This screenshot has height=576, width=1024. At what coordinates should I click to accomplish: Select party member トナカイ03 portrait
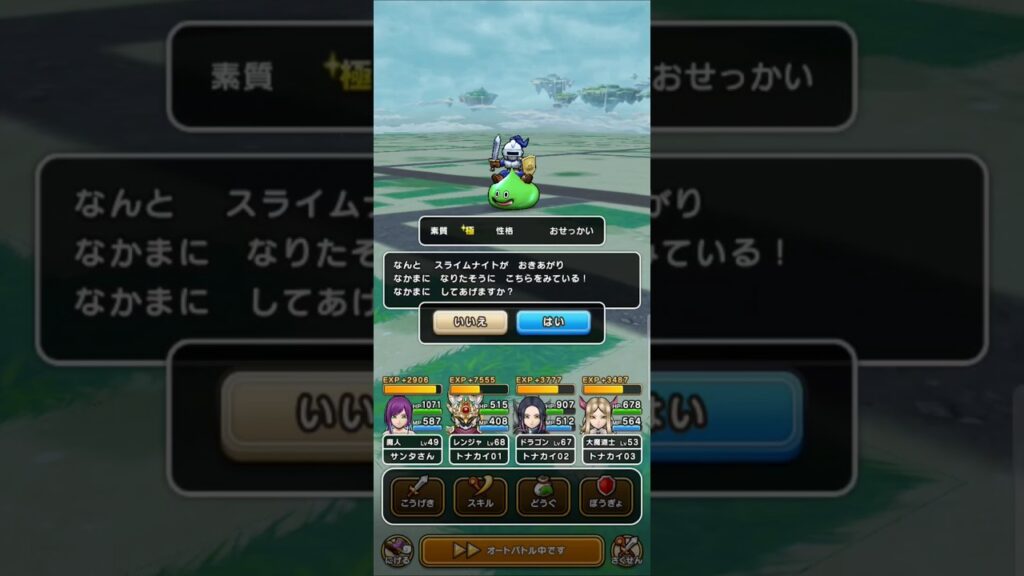(598, 413)
